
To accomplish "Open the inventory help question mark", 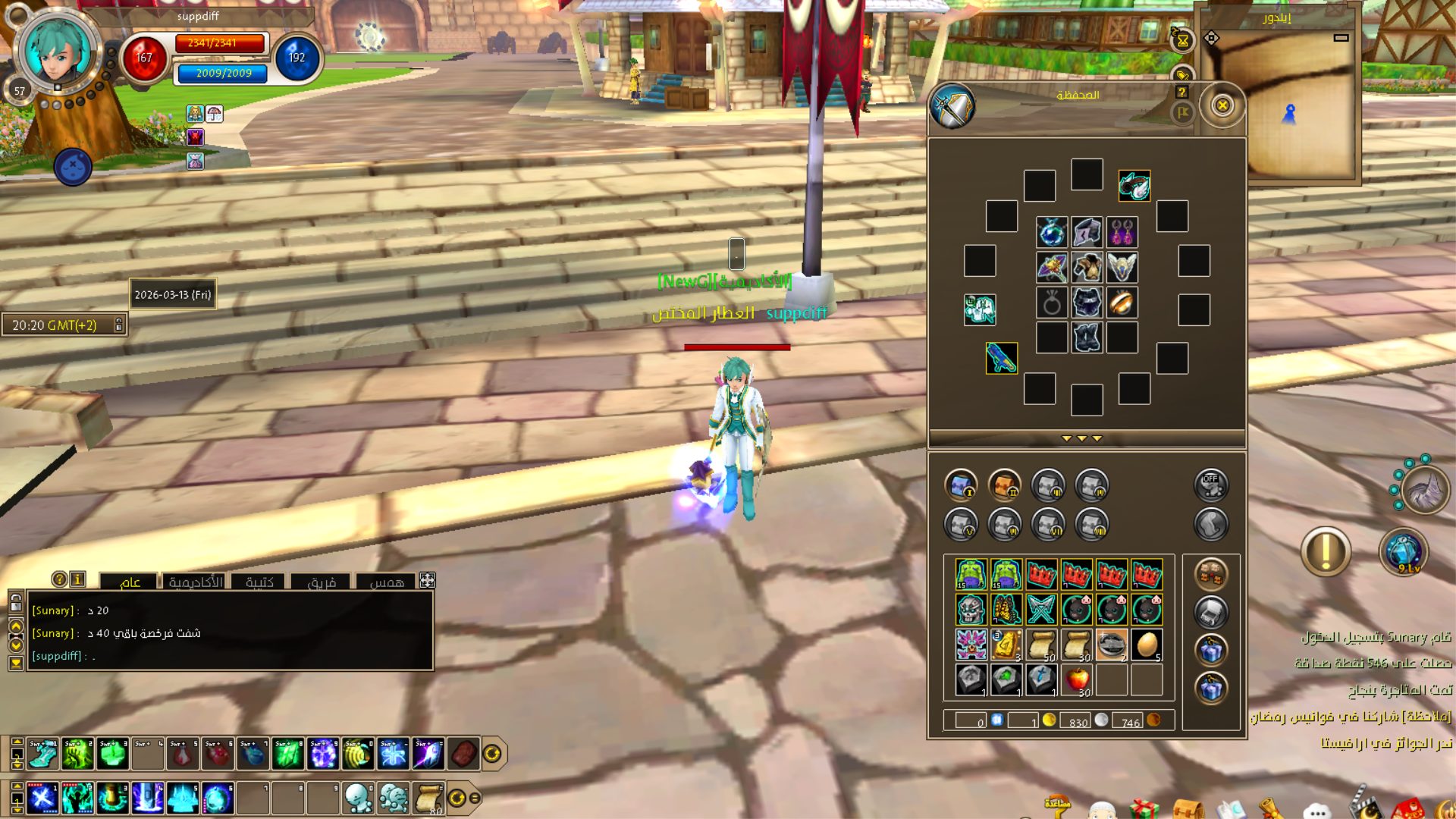I will point(1181,92).
